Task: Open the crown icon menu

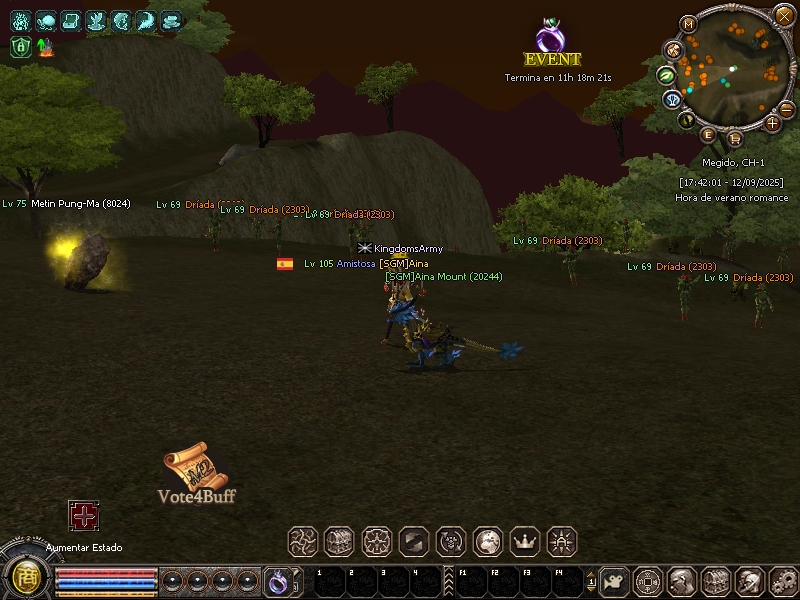Action: click(x=525, y=542)
